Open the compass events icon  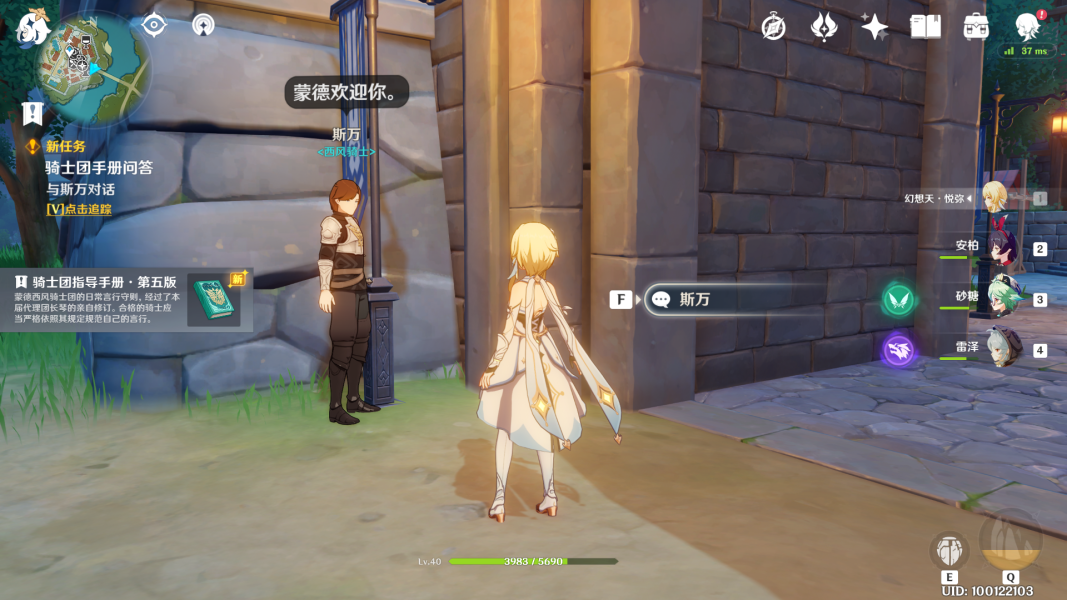773,27
